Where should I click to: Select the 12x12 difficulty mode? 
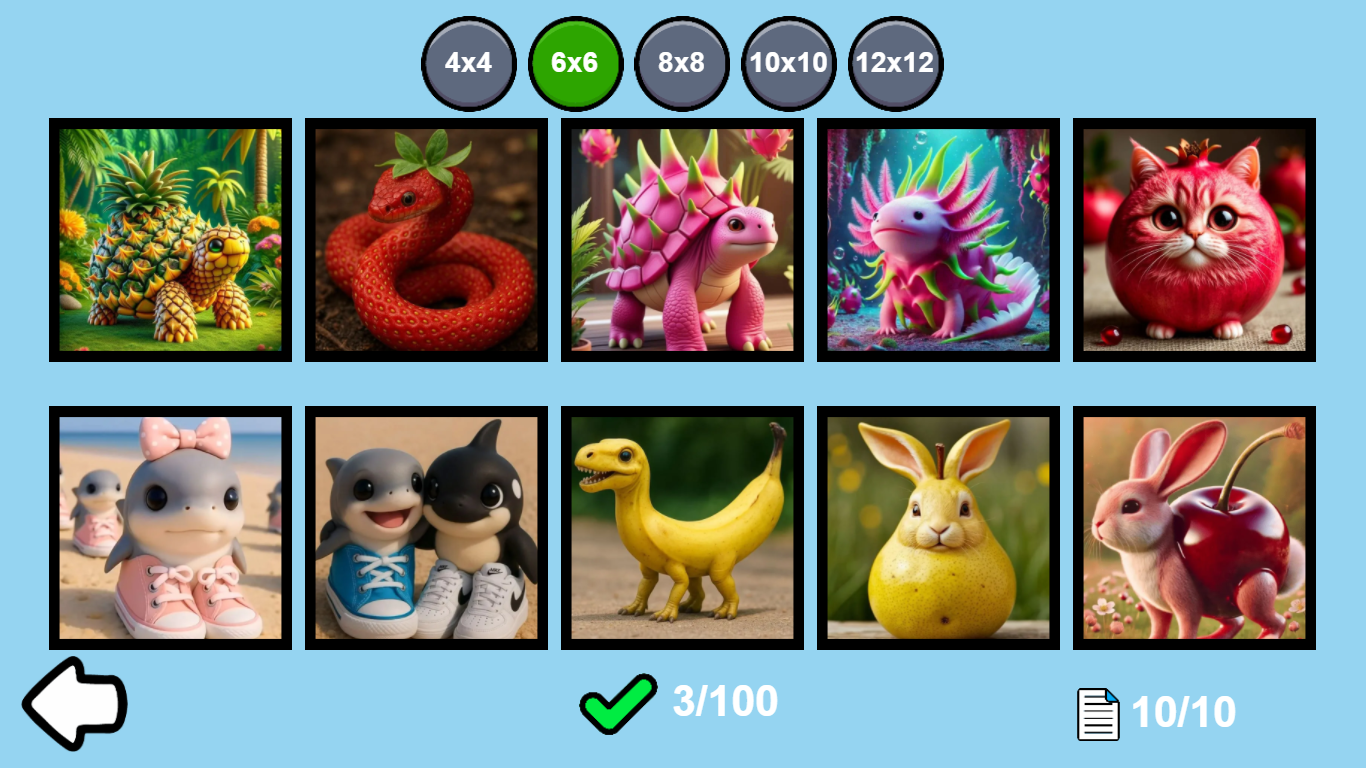[896, 62]
